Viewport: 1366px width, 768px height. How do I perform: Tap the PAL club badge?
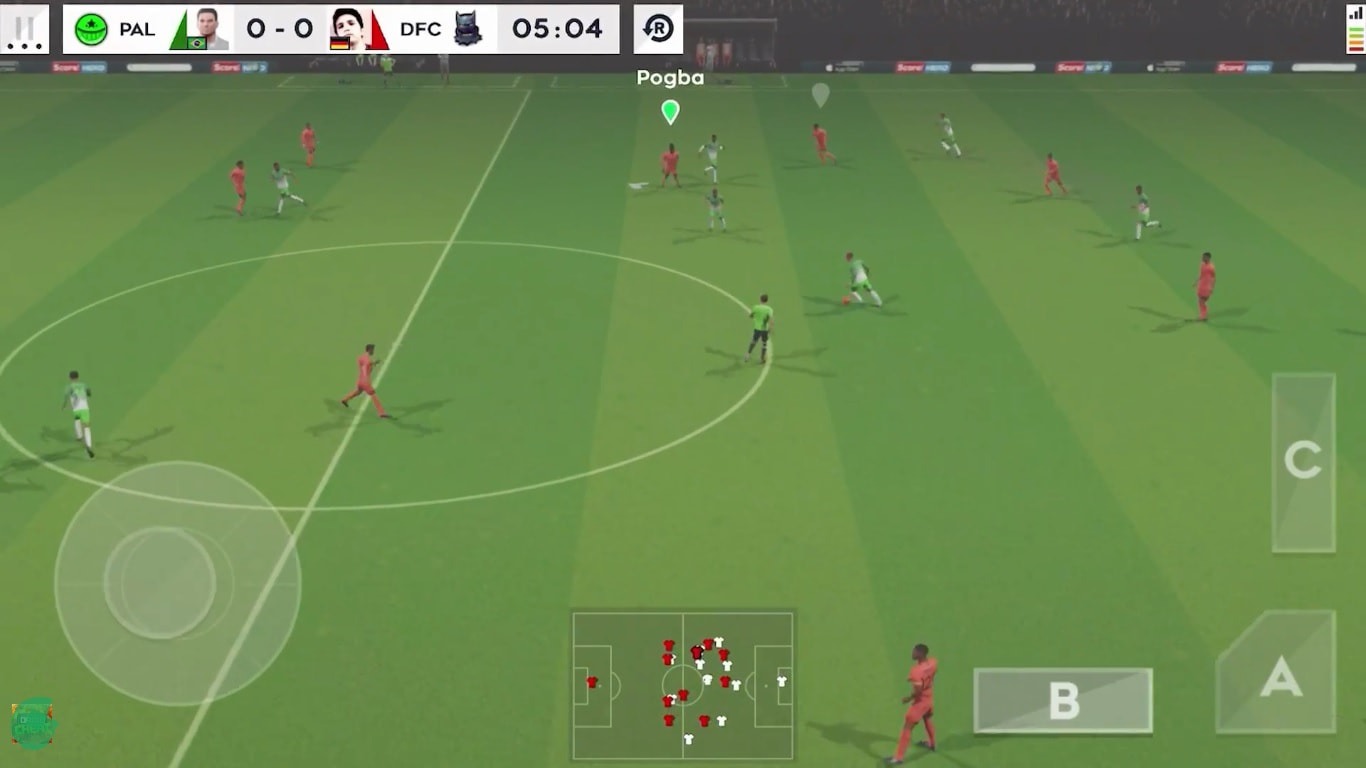pos(92,28)
